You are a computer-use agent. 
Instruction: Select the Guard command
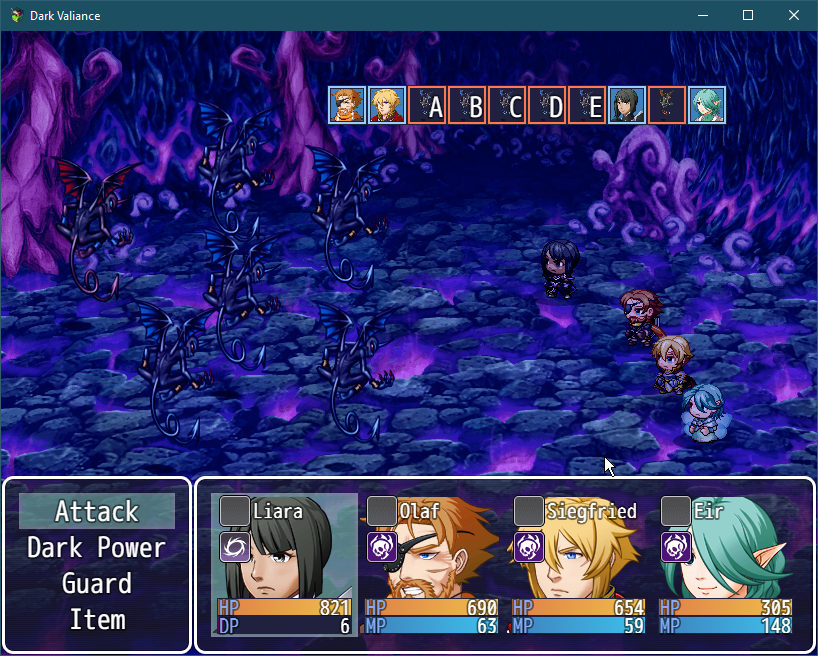coord(97,584)
